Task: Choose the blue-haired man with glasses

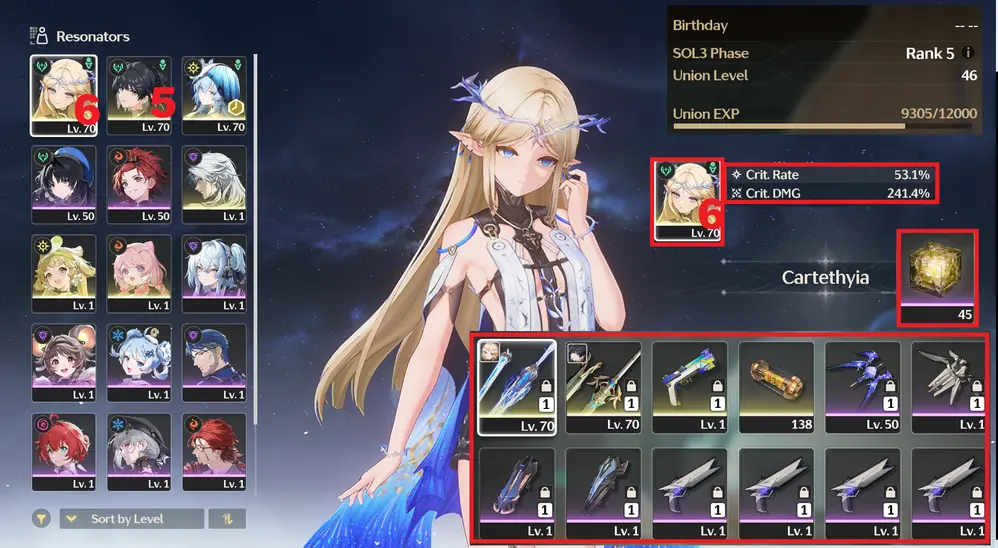Action: pos(214,362)
